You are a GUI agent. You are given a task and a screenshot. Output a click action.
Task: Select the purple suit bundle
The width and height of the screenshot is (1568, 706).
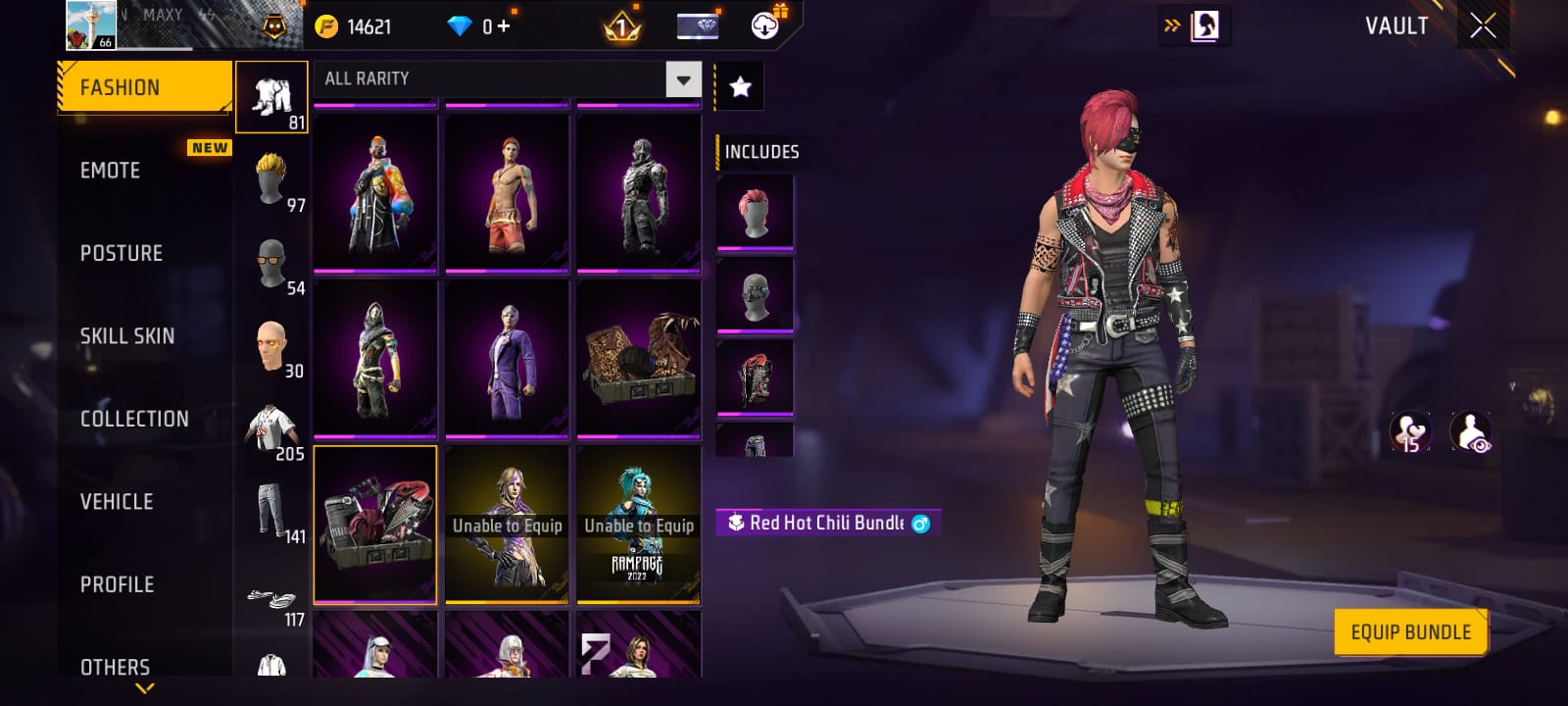click(x=507, y=358)
